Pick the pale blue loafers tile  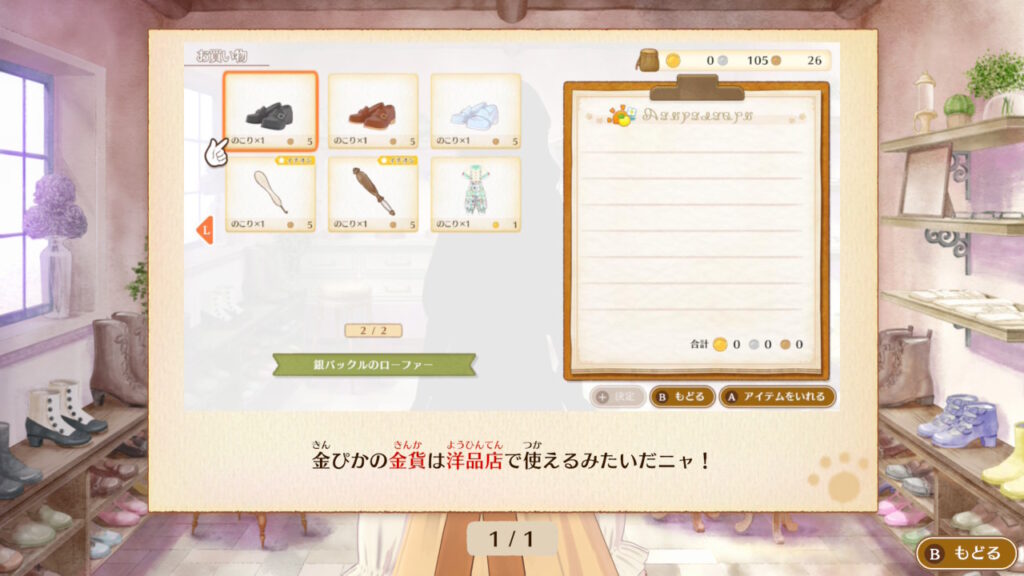coord(476,111)
